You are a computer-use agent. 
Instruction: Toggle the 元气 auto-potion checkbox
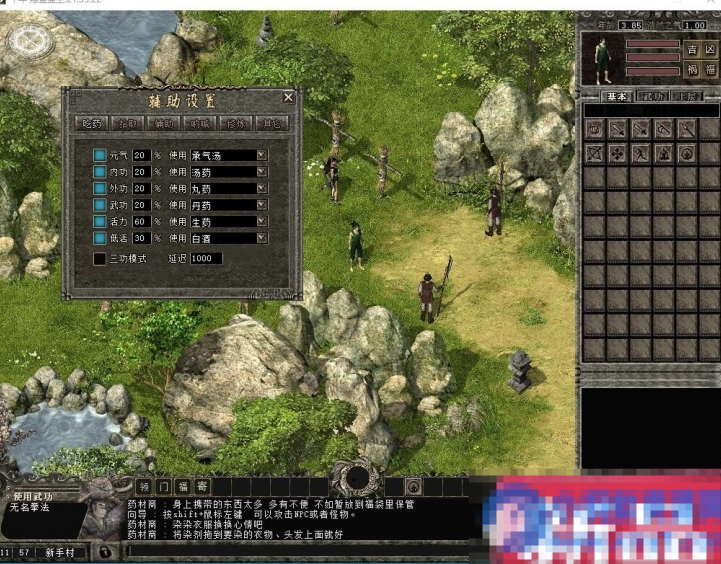click(x=100, y=155)
